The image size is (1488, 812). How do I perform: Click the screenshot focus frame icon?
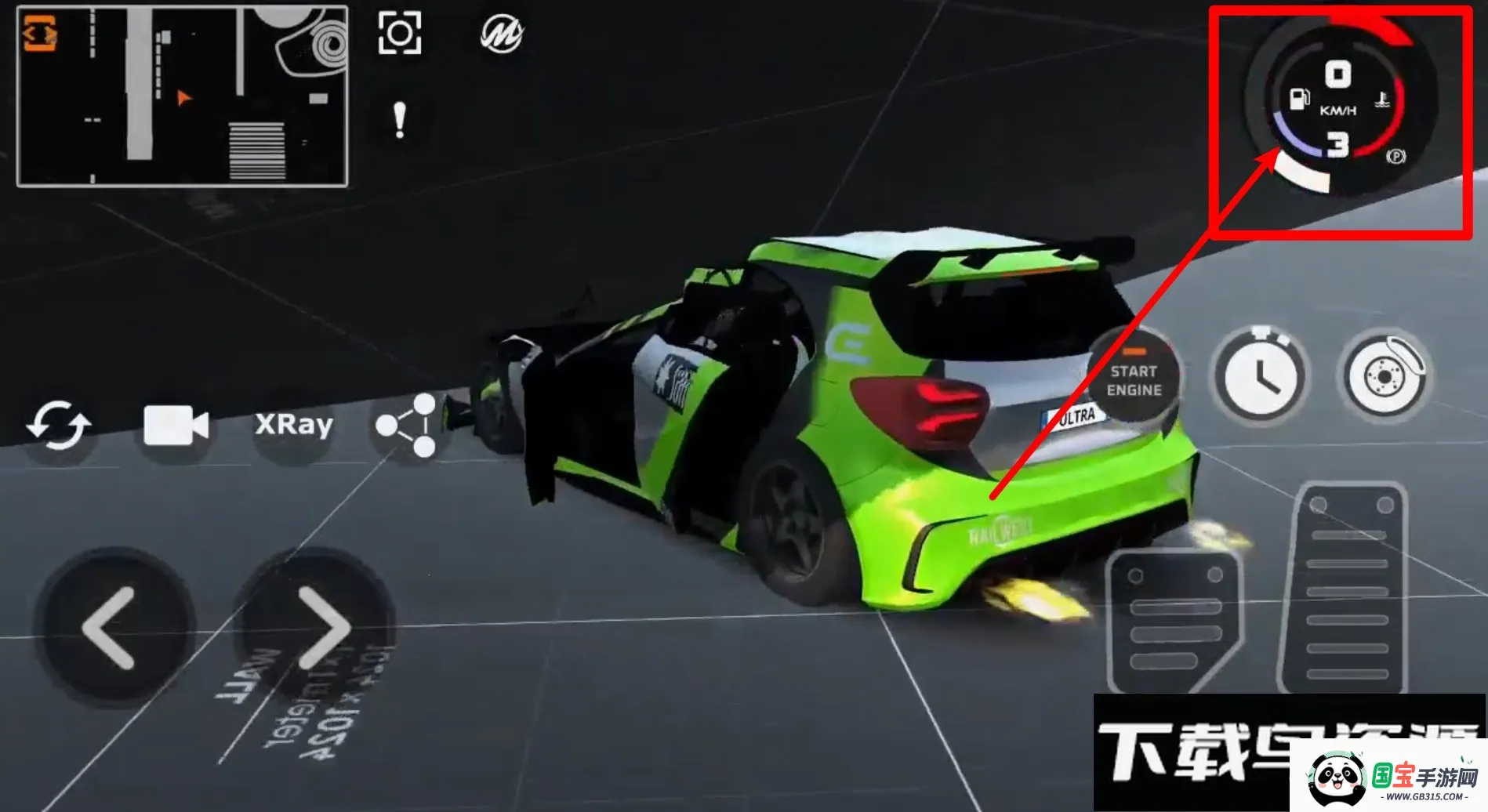[400, 33]
